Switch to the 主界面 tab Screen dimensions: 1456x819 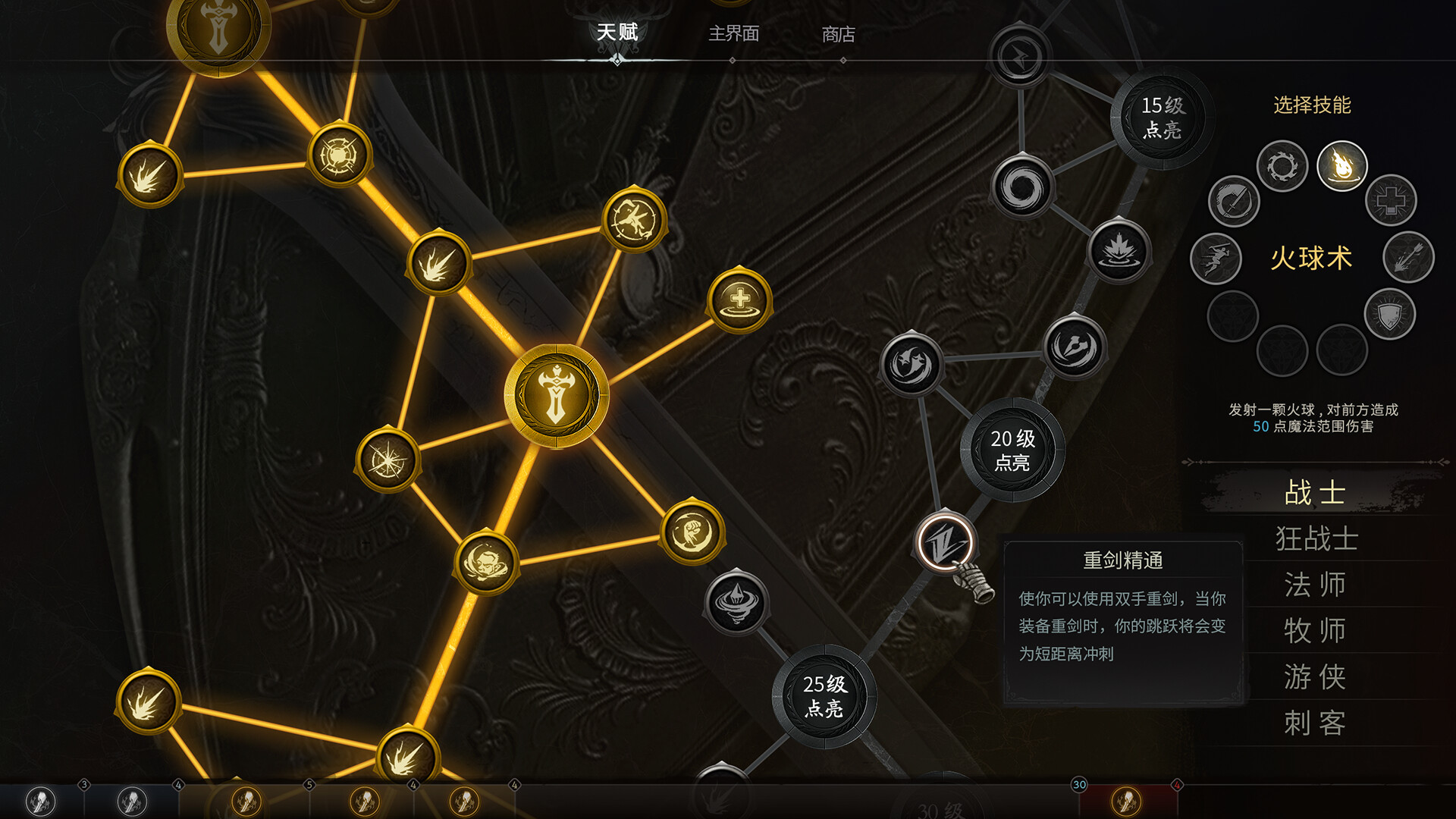tap(735, 34)
